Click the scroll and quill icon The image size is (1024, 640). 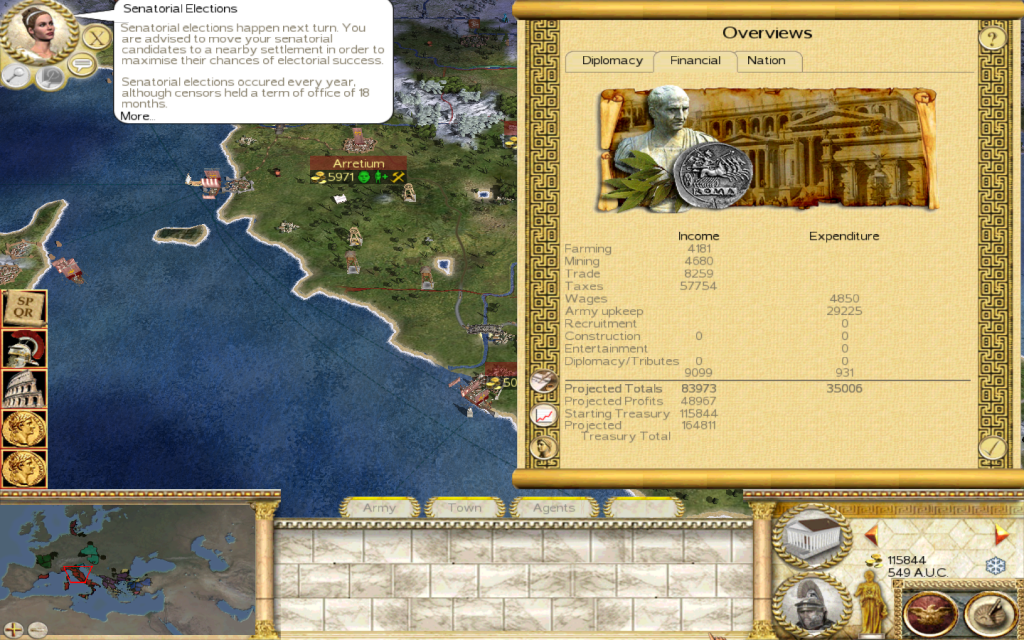click(544, 380)
